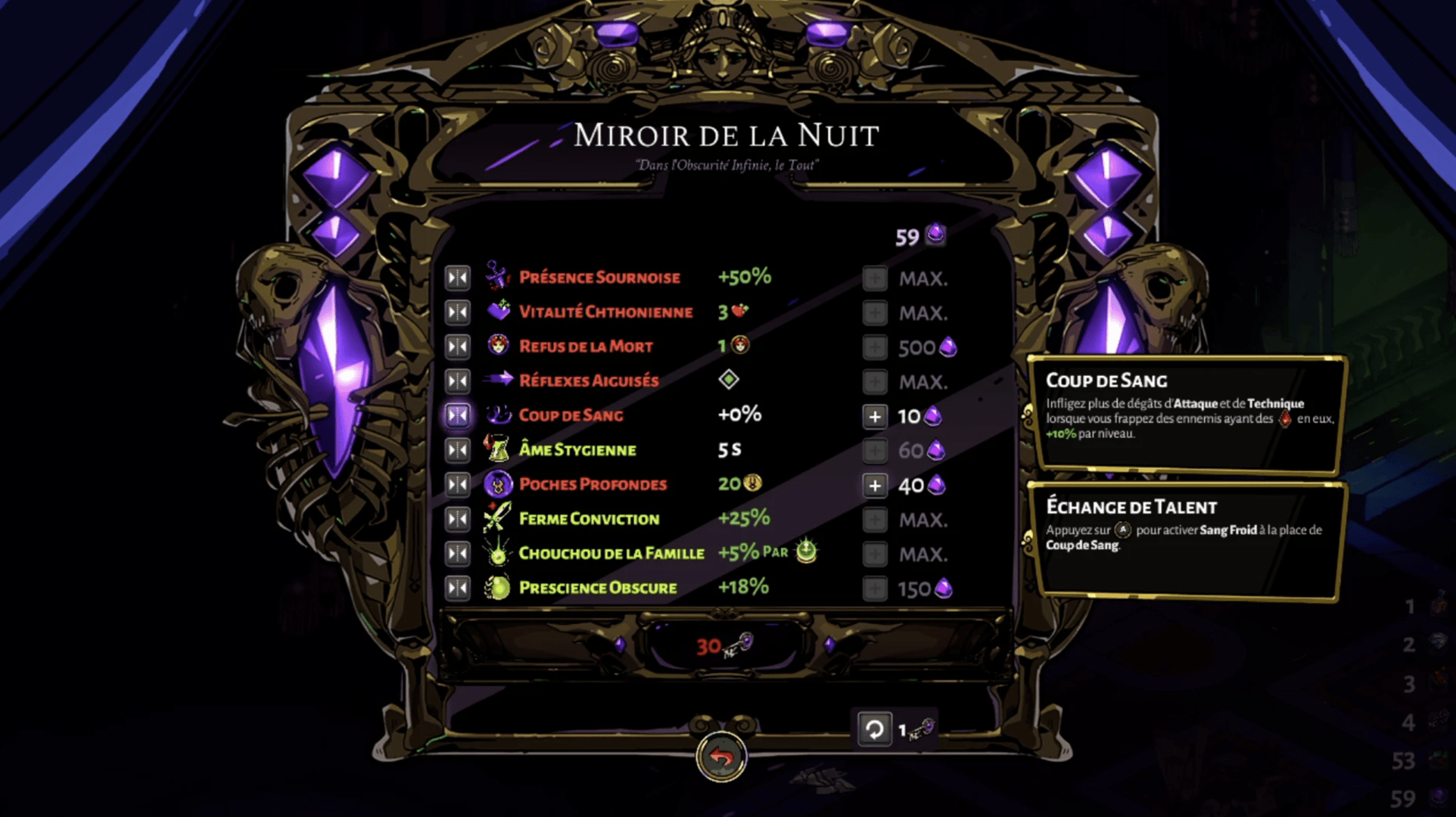Screen dimensions: 1456x817
Task: Swap the Poches Profondes talent toggle
Action: (x=458, y=484)
